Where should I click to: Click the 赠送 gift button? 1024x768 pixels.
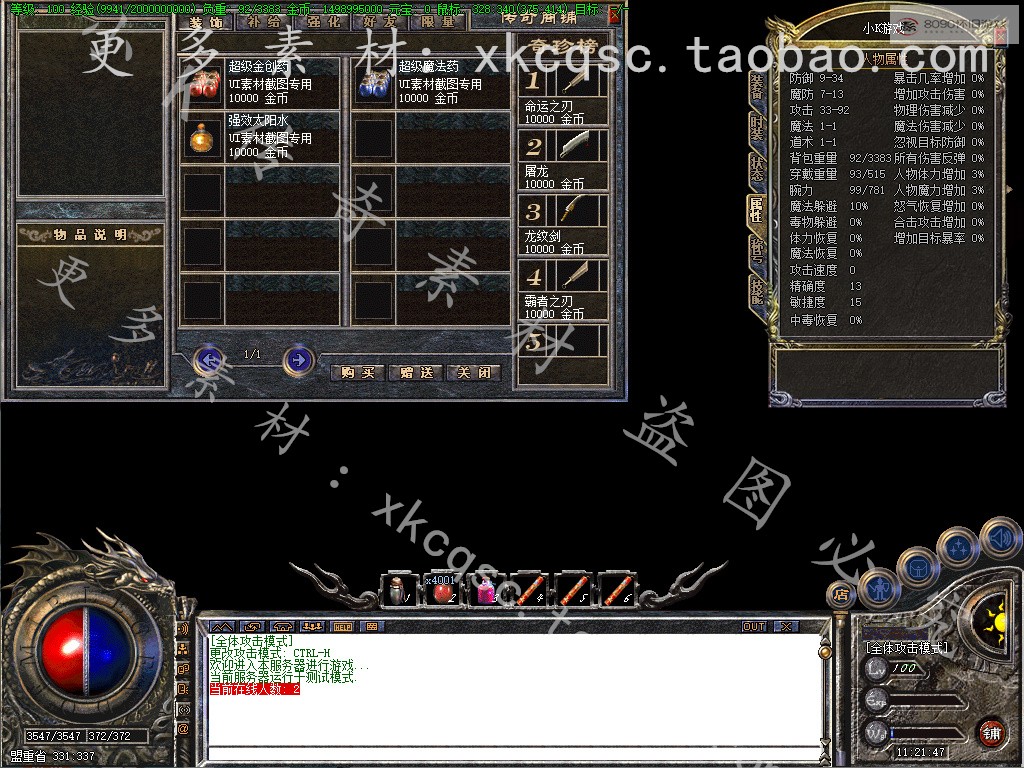coord(416,373)
